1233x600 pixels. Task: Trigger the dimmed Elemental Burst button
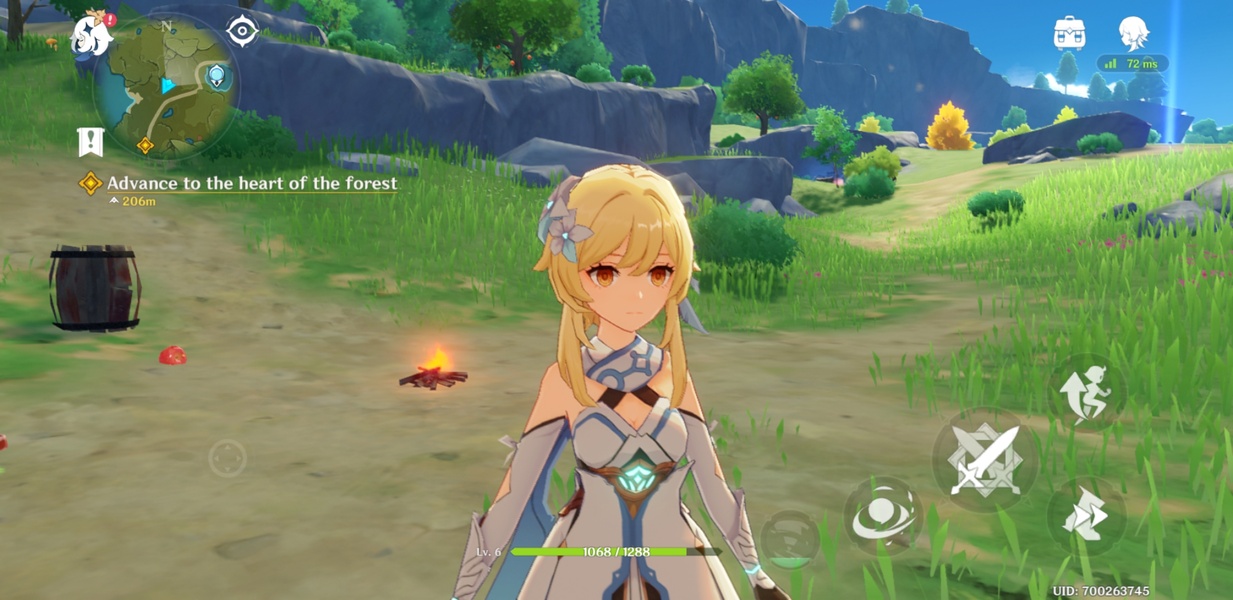pos(790,541)
